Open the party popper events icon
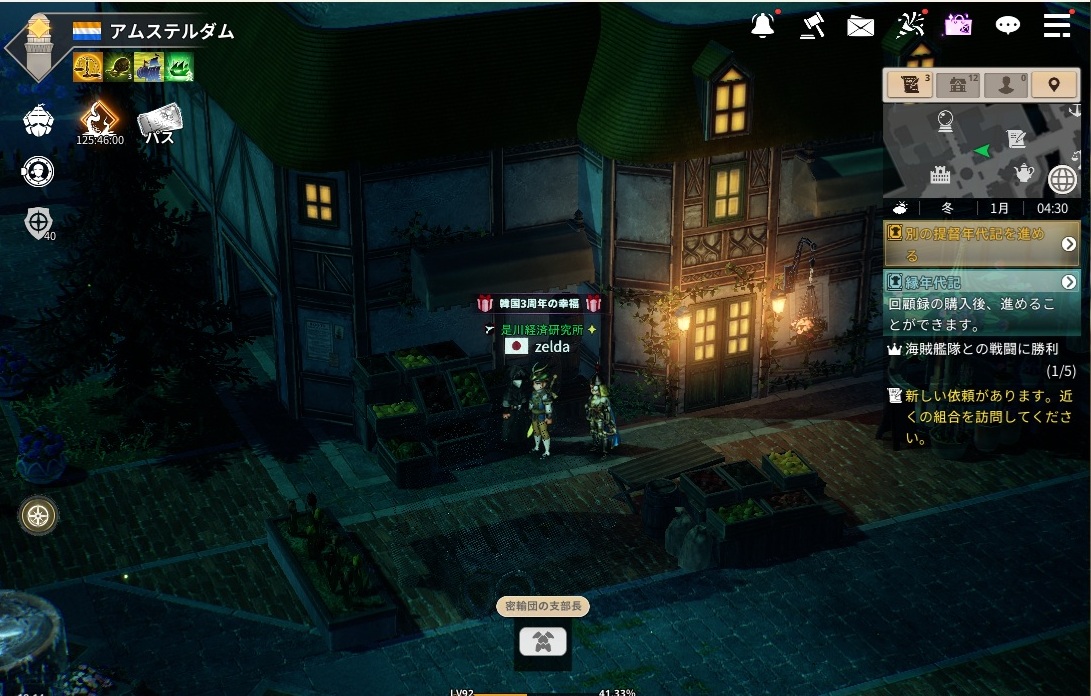 pyautogui.click(x=910, y=26)
